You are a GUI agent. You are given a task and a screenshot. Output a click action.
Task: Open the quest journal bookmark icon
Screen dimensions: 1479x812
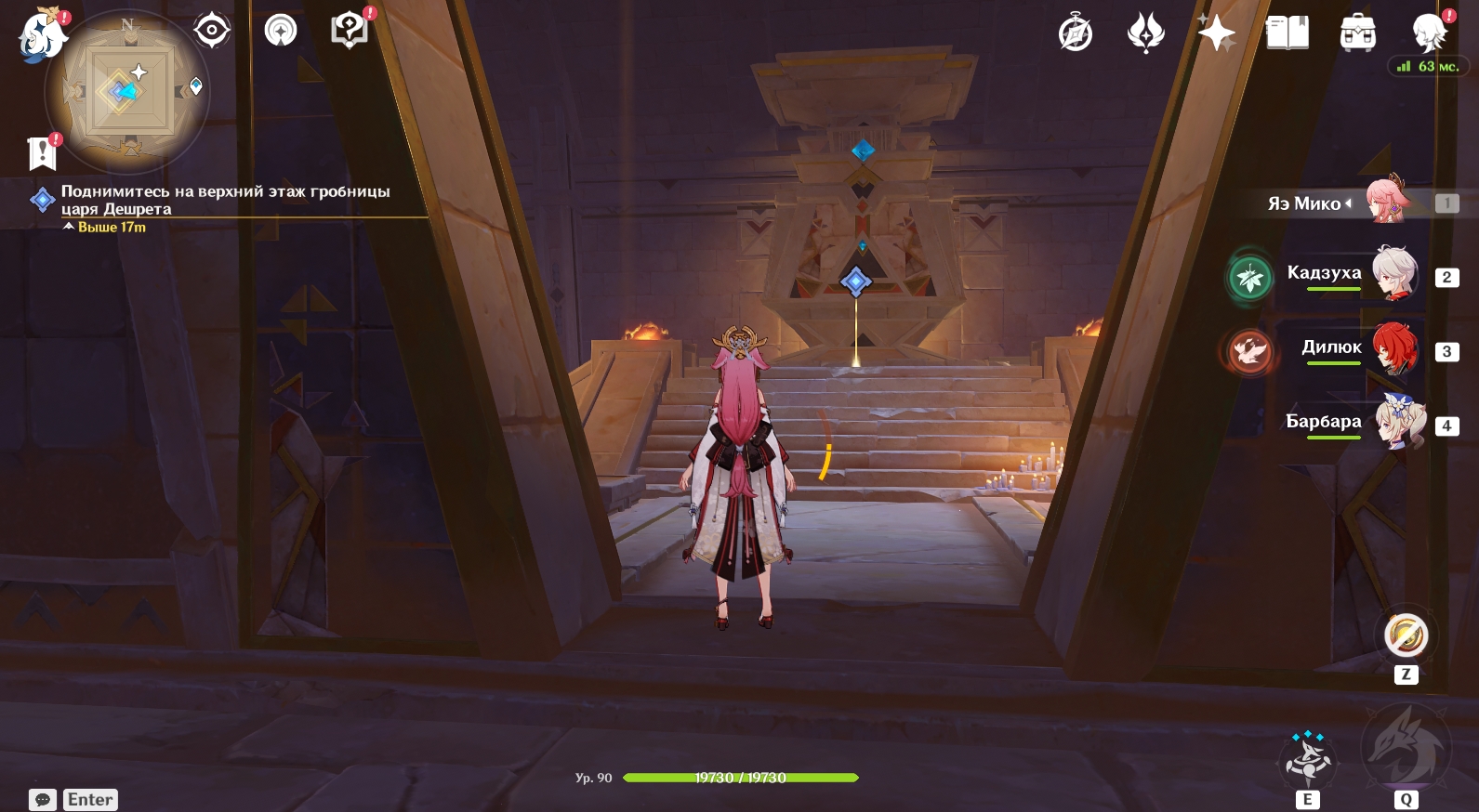[x=43, y=153]
